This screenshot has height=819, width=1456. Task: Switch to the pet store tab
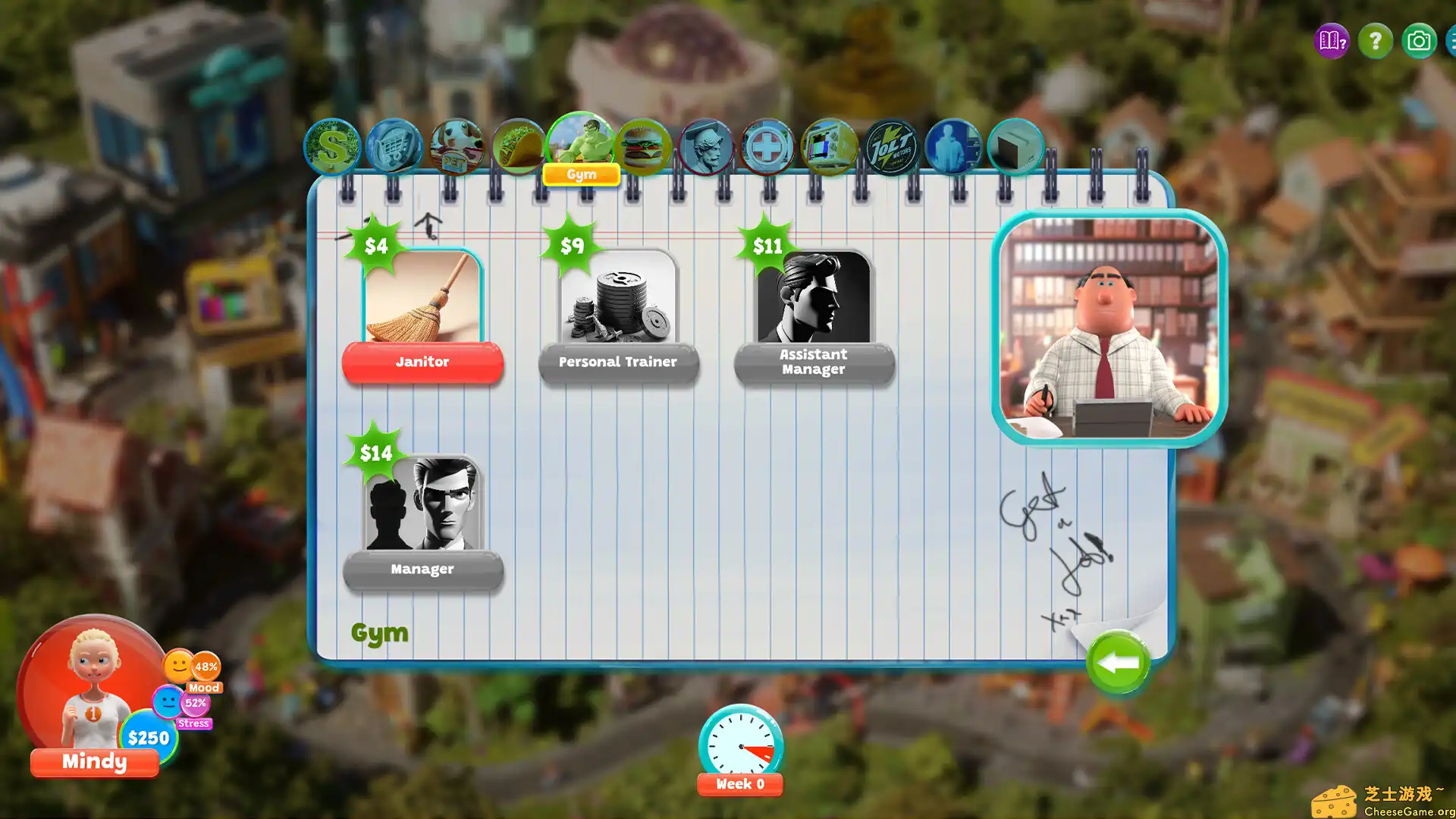point(457,146)
